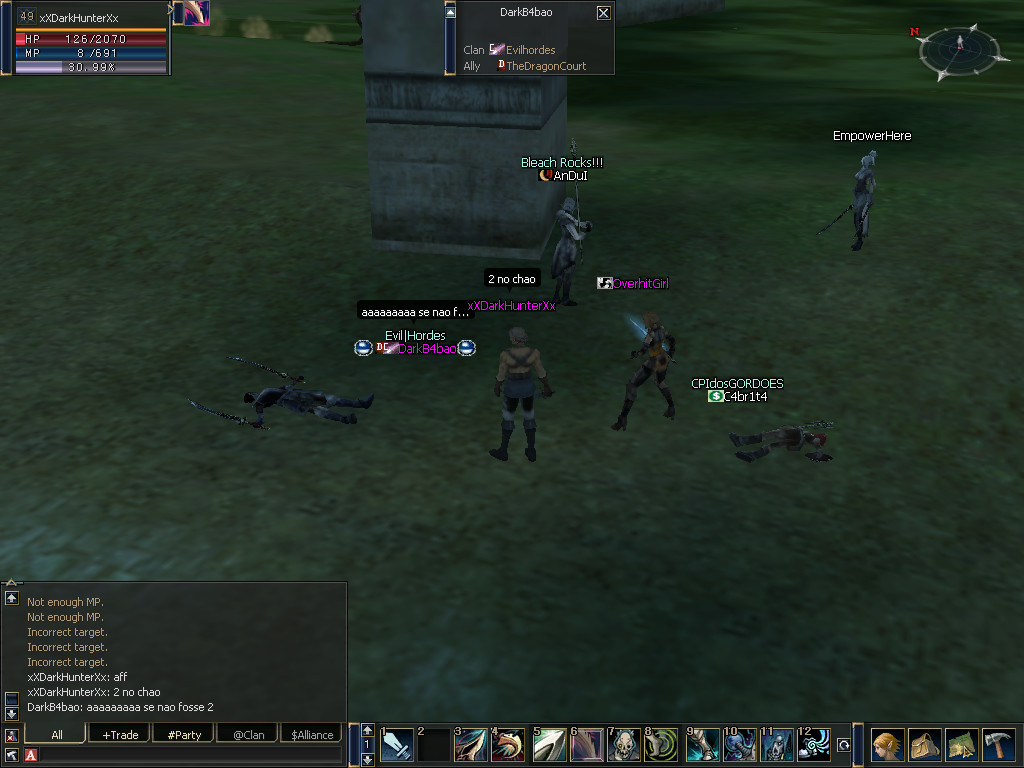Toggle the hotbar rotate button
1024x768 pixels.
pyautogui.click(x=845, y=745)
